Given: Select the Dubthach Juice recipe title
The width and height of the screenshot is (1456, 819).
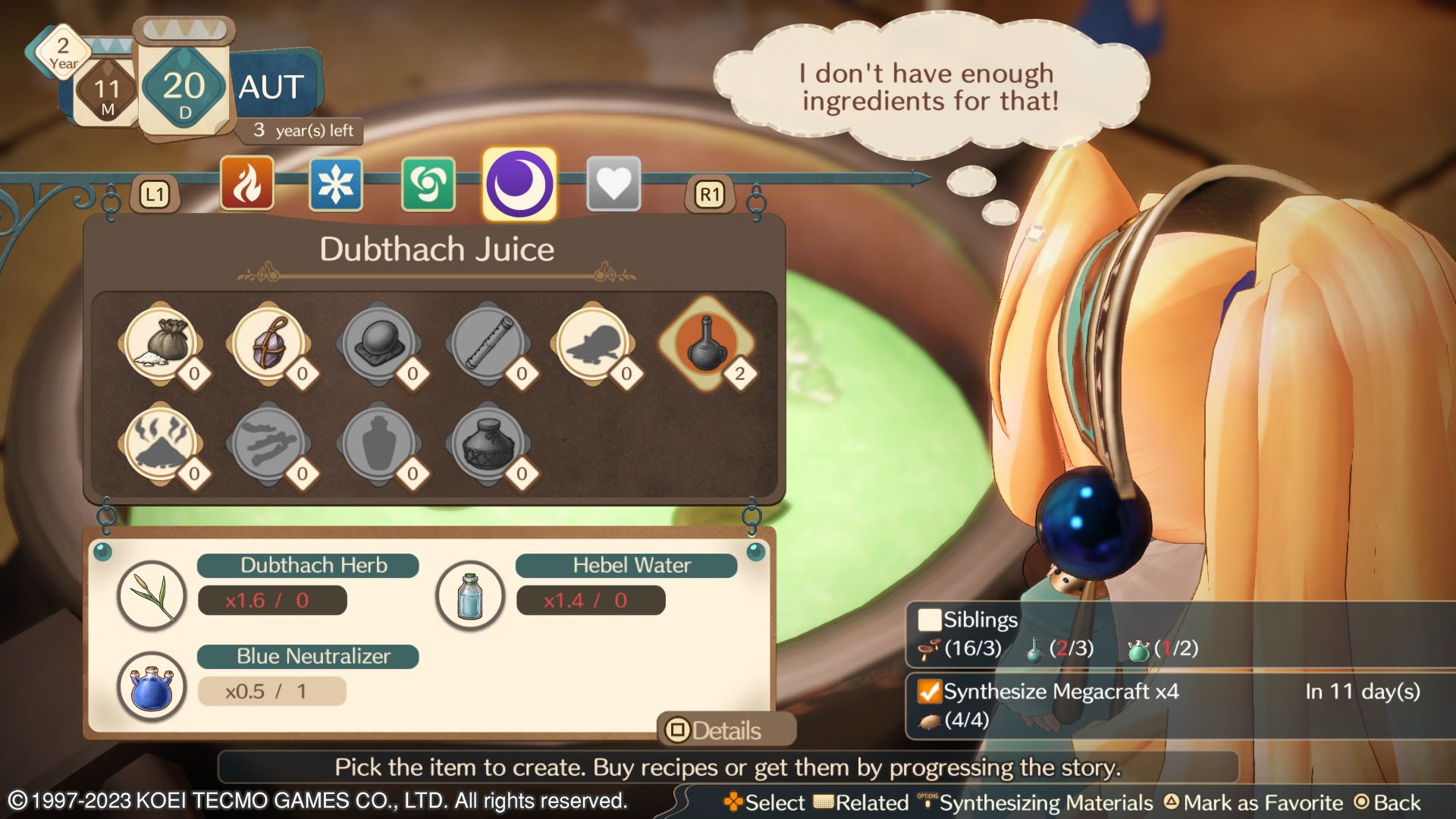Looking at the screenshot, I should point(438,249).
